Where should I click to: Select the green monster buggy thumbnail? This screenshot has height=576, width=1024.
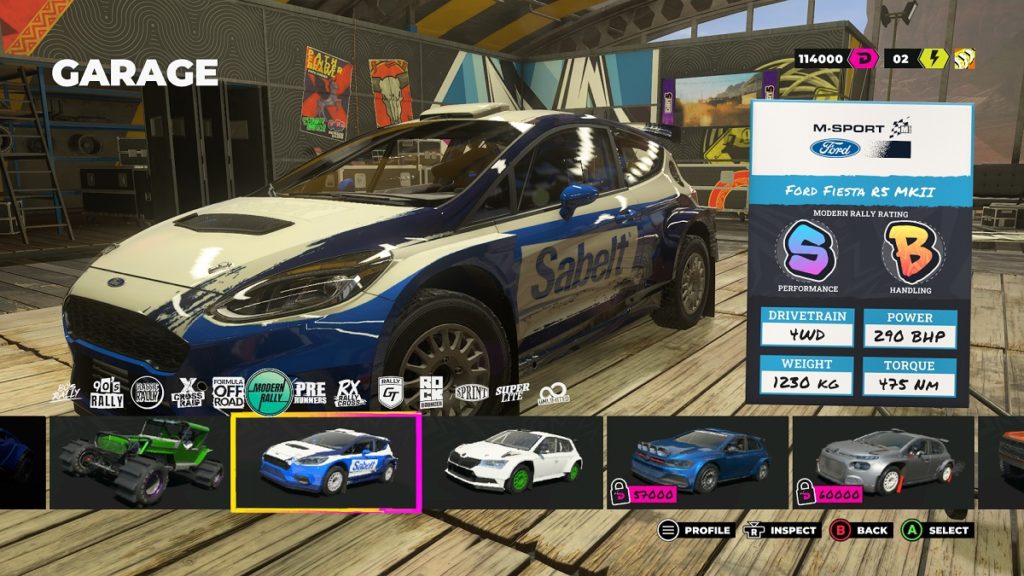tap(139, 462)
